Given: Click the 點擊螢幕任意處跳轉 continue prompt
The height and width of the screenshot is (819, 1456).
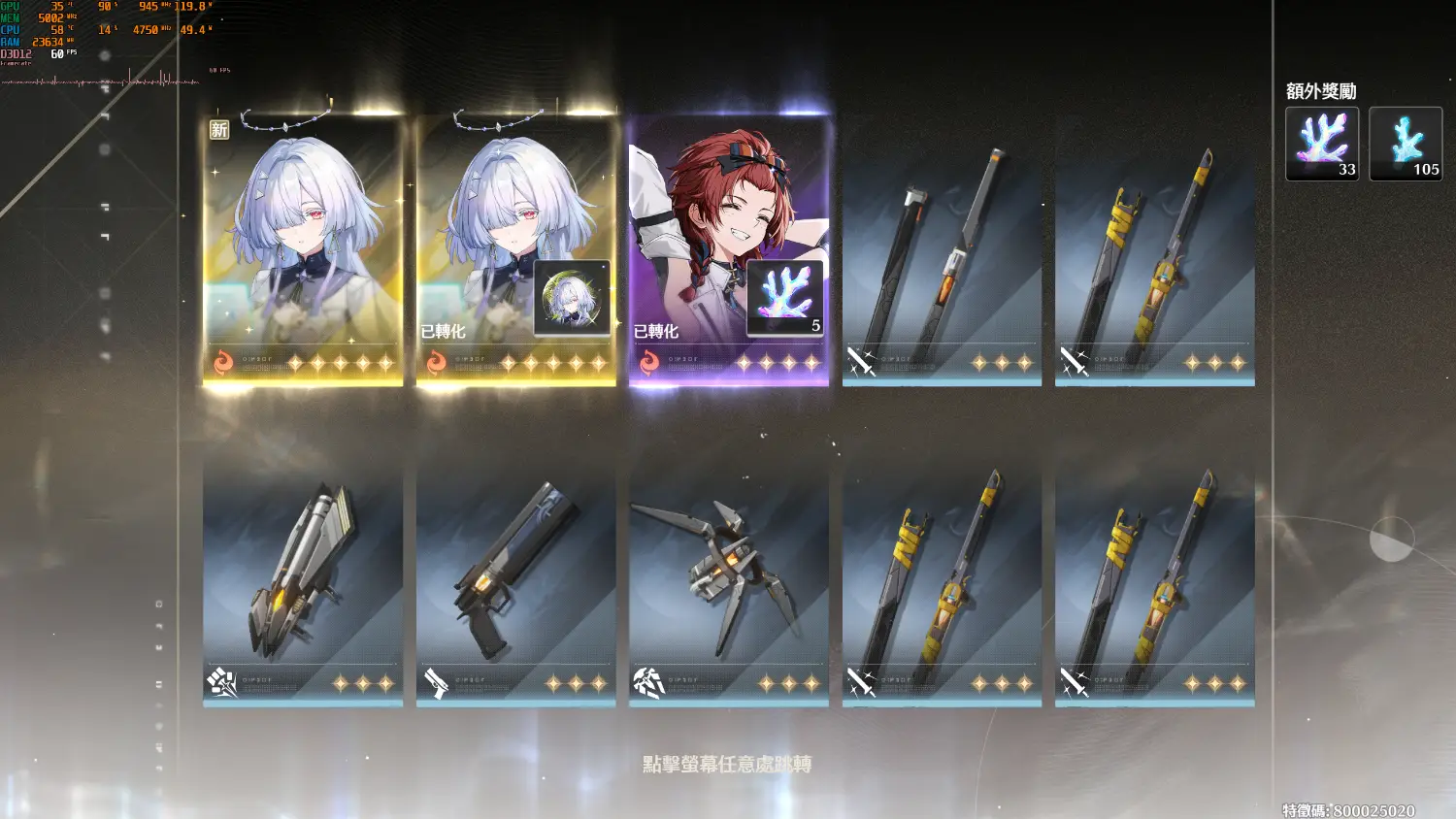Looking at the screenshot, I should (x=727, y=765).
